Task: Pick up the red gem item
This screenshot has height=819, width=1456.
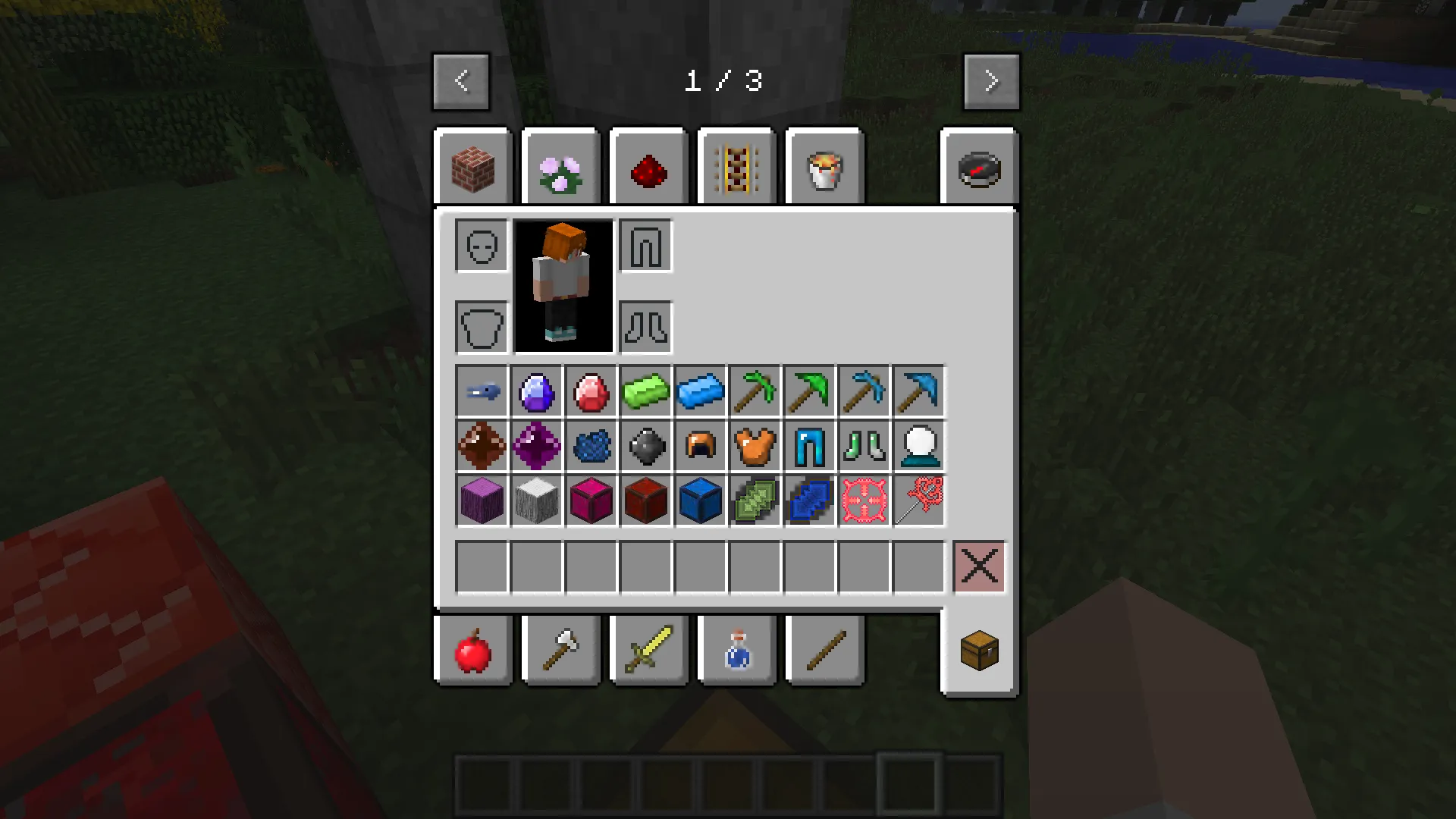Action: [591, 391]
